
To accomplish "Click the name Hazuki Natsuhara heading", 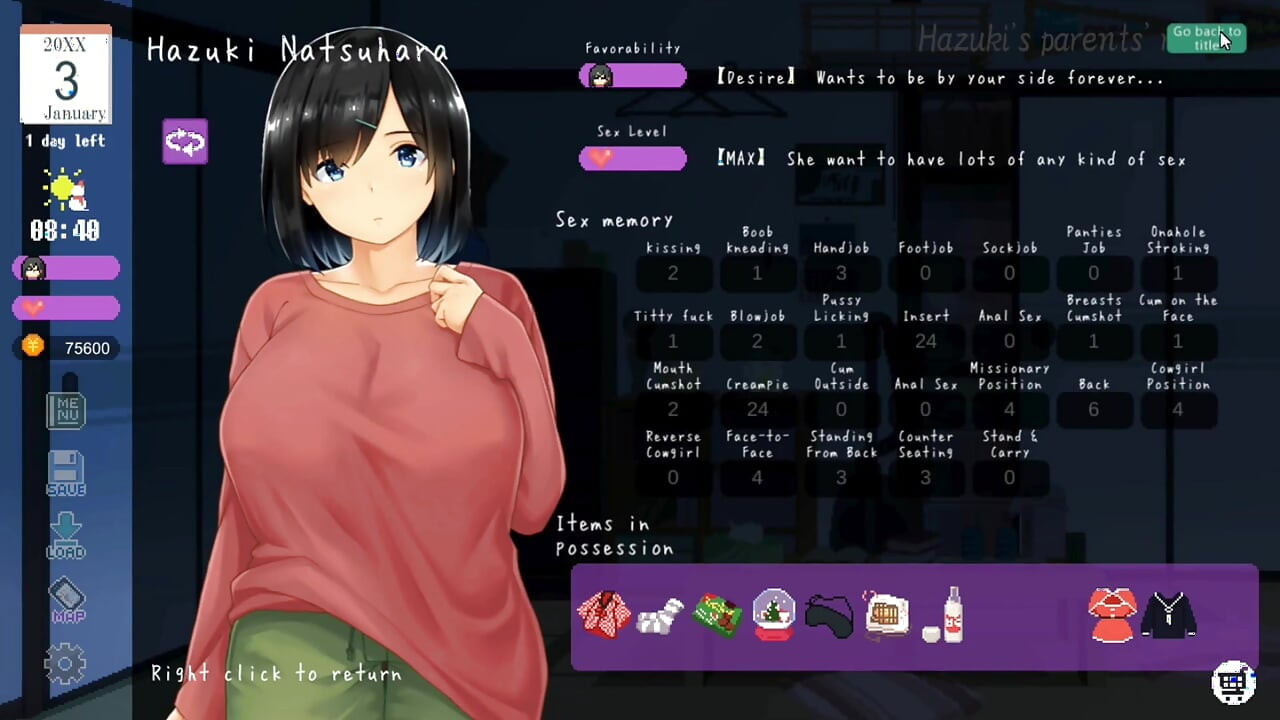I will 298,48.
